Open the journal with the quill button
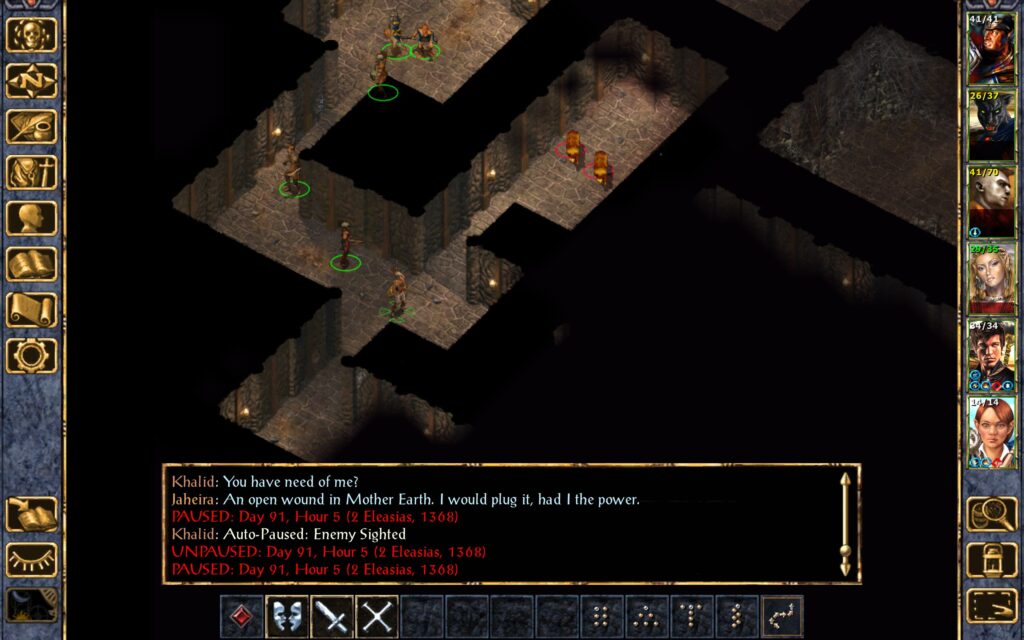The width and height of the screenshot is (1024, 640). click(31, 126)
